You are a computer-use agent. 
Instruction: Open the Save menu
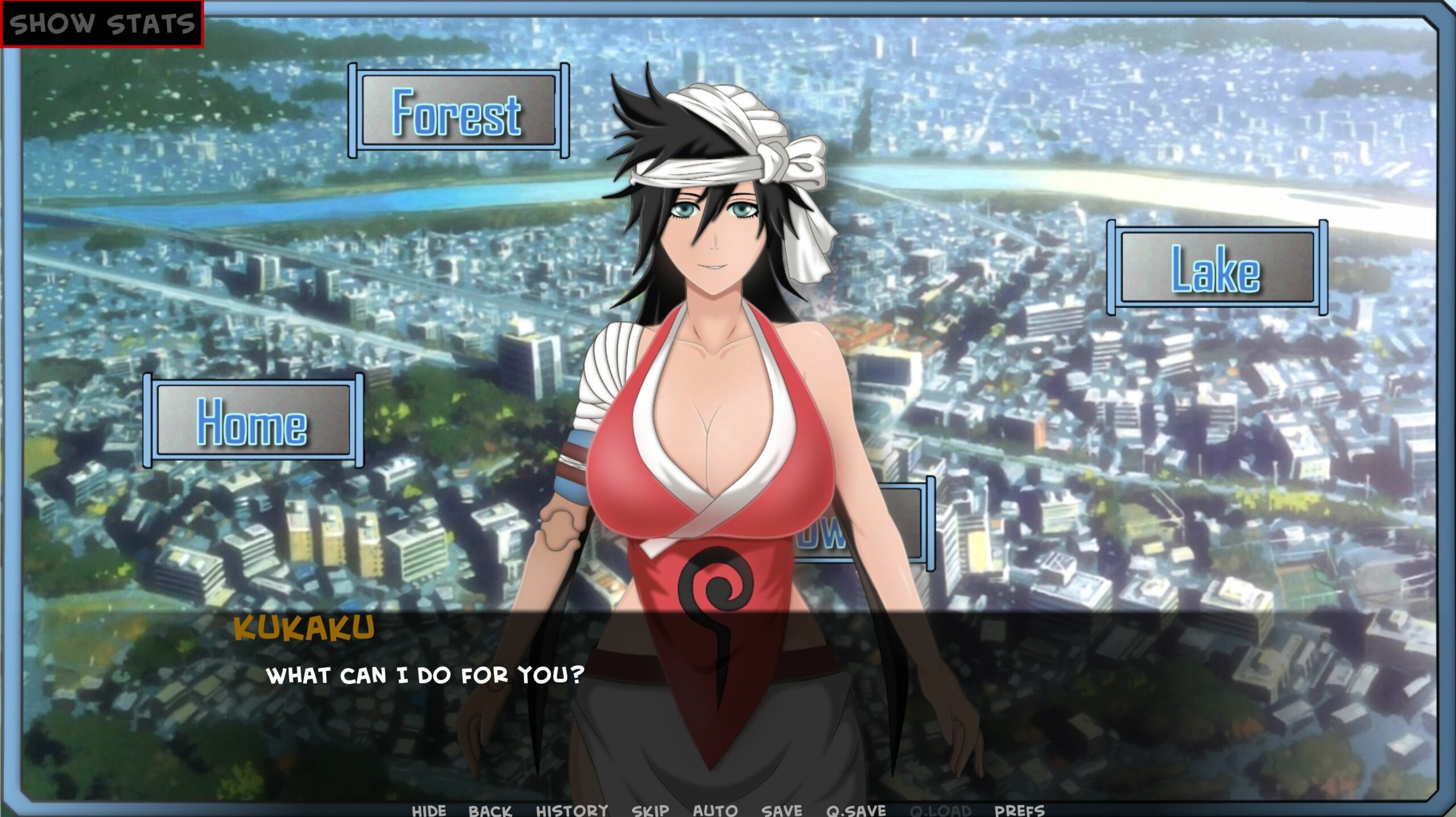(x=781, y=810)
